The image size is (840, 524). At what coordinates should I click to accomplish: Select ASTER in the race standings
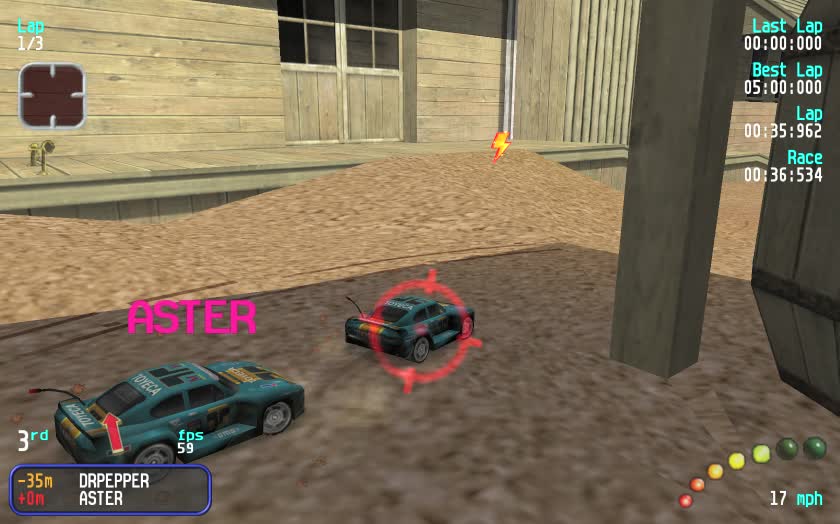101,498
